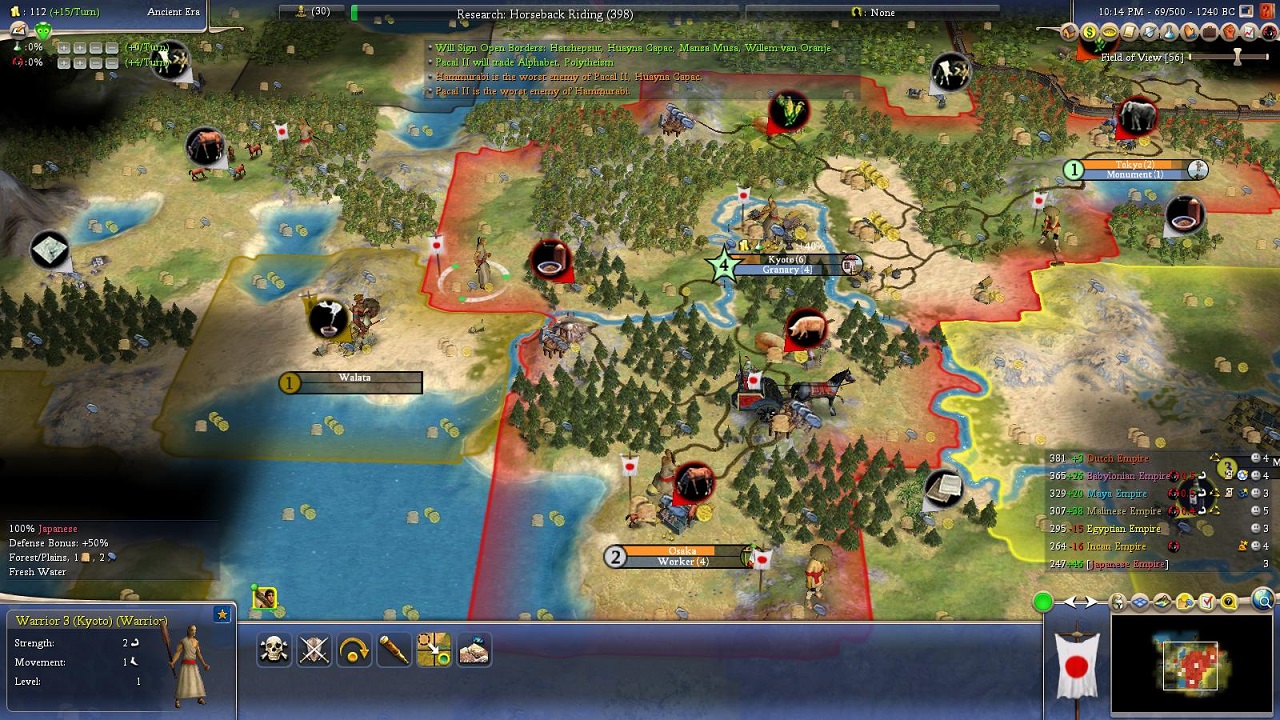Image resolution: width=1280 pixels, height=720 pixels.
Task: Click the Dutch Empire scoreboard entry
Action: 1117,459
